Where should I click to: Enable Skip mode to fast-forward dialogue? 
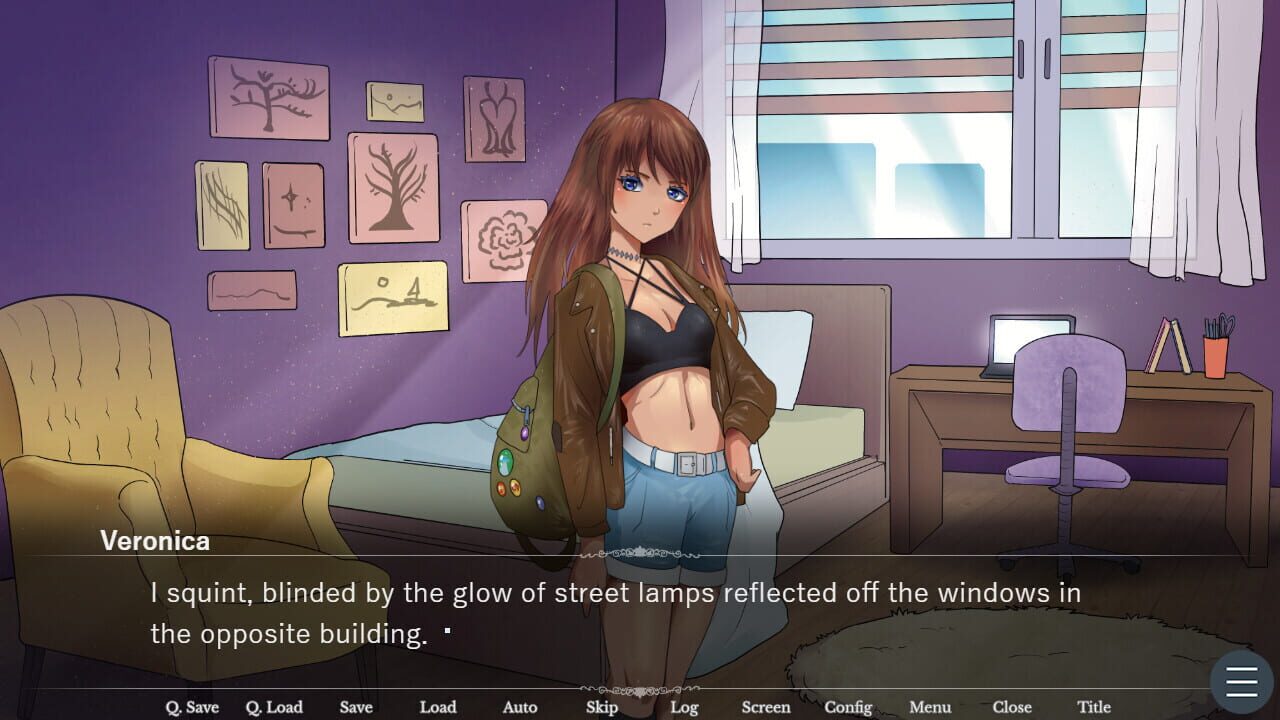tap(601, 707)
